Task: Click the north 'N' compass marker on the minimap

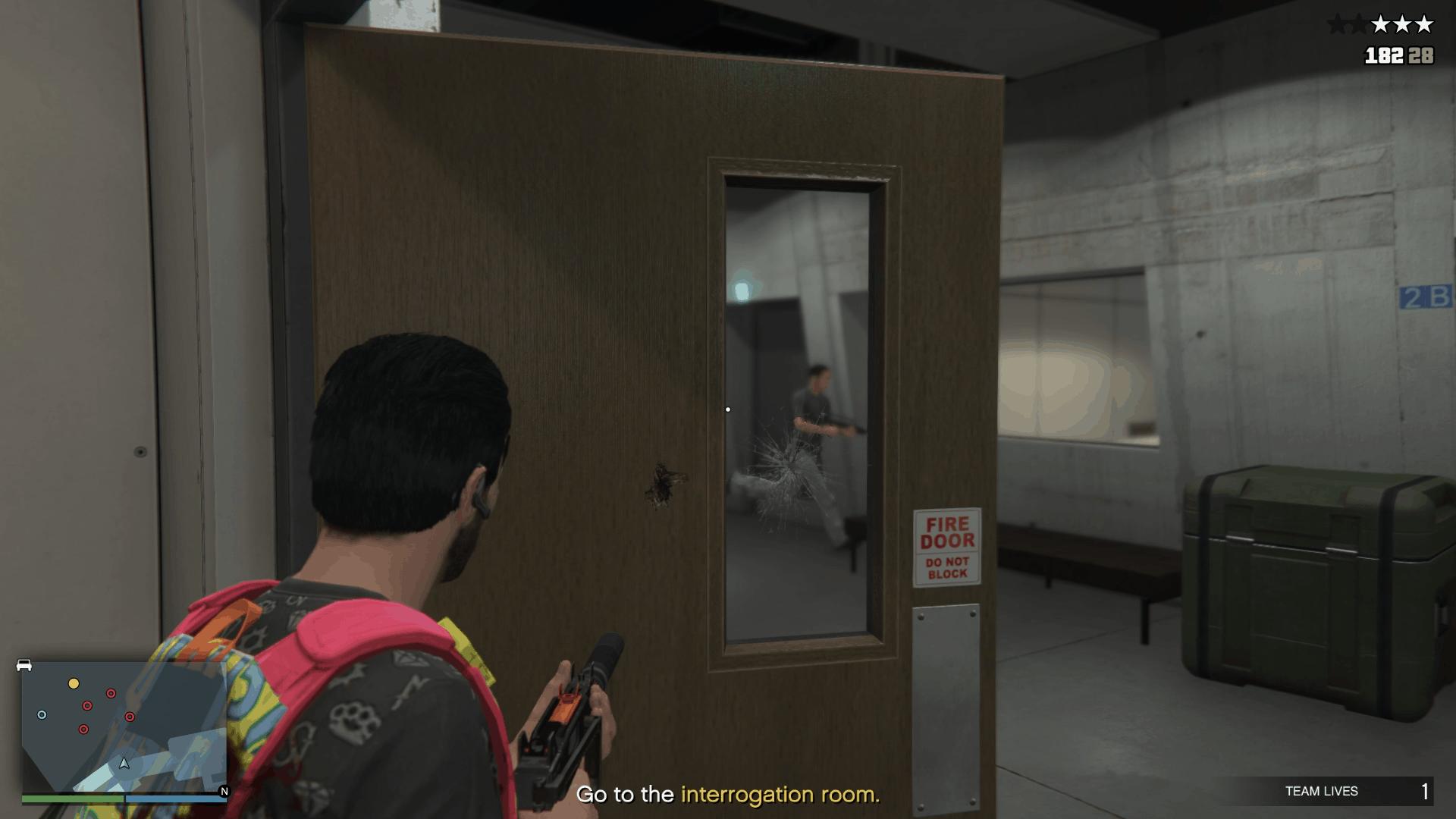Action: coord(224,791)
